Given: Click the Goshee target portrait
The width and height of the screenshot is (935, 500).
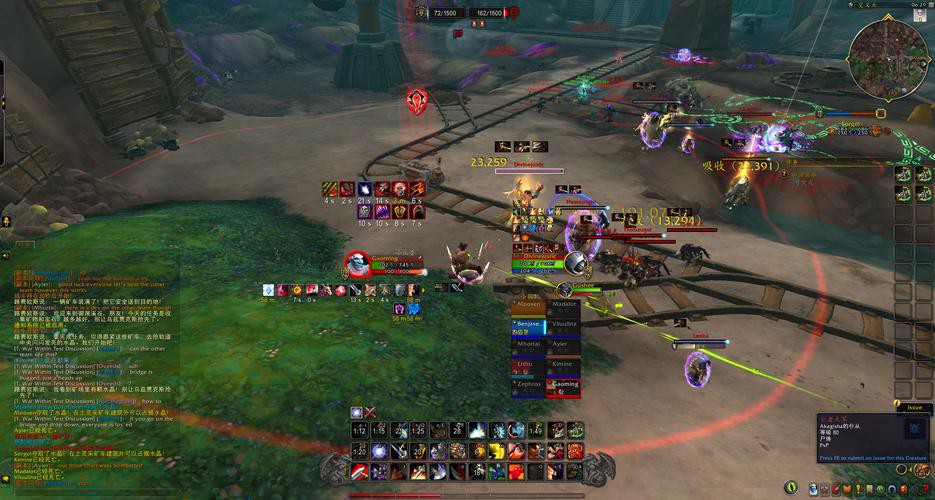Looking at the screenshot, I should coord(574,263).
